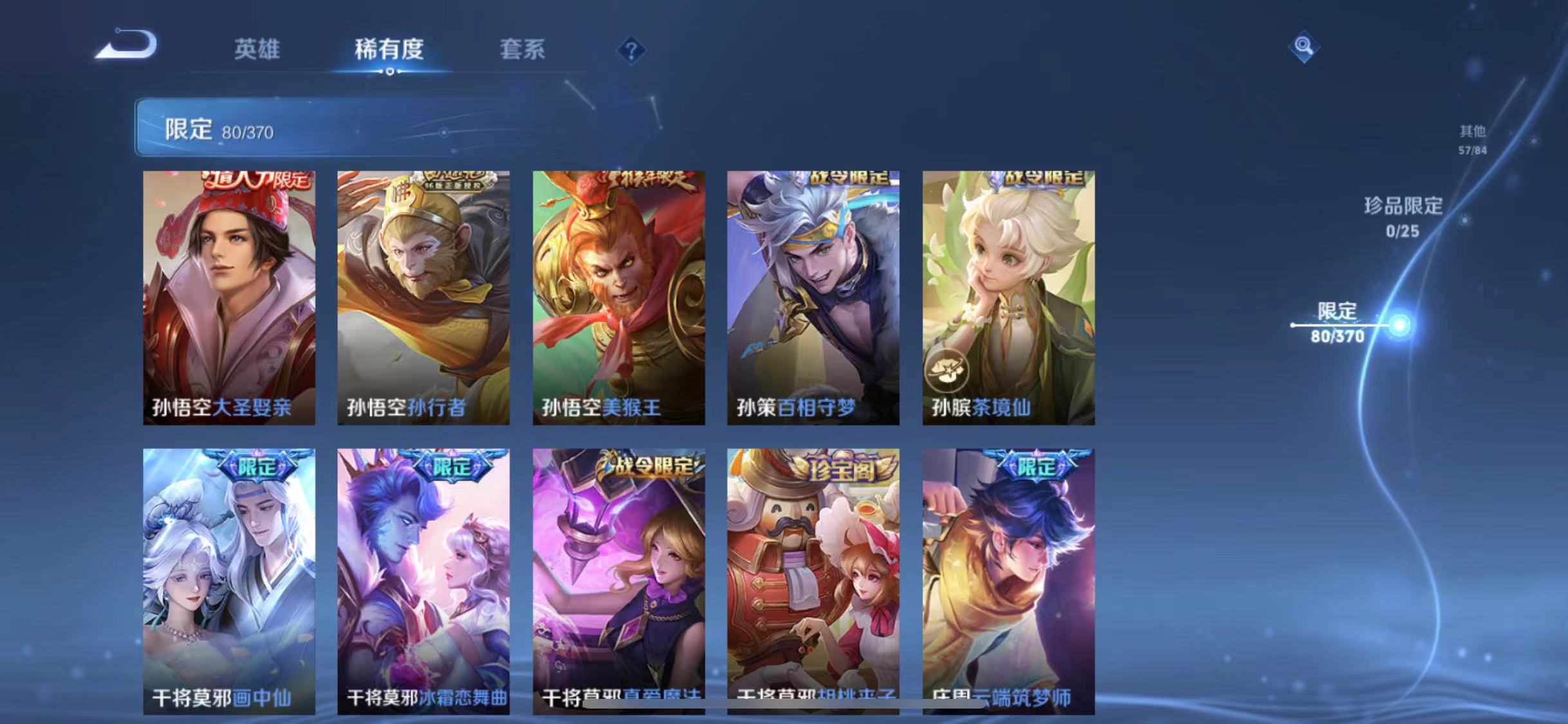Viewport: 1568px width, 724px height.
Task: Select the 稀有度 tab
Action: click(x=388, y=50)
